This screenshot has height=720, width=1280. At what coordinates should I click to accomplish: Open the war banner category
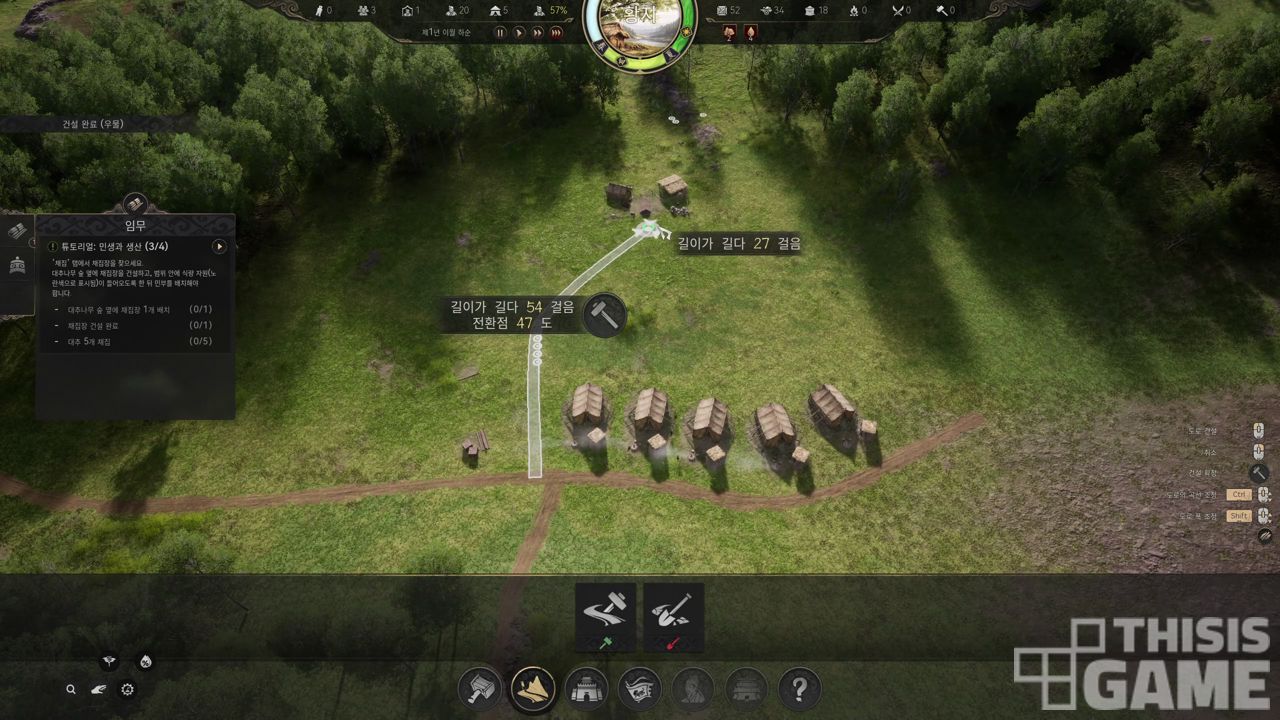tap(640, 689)
